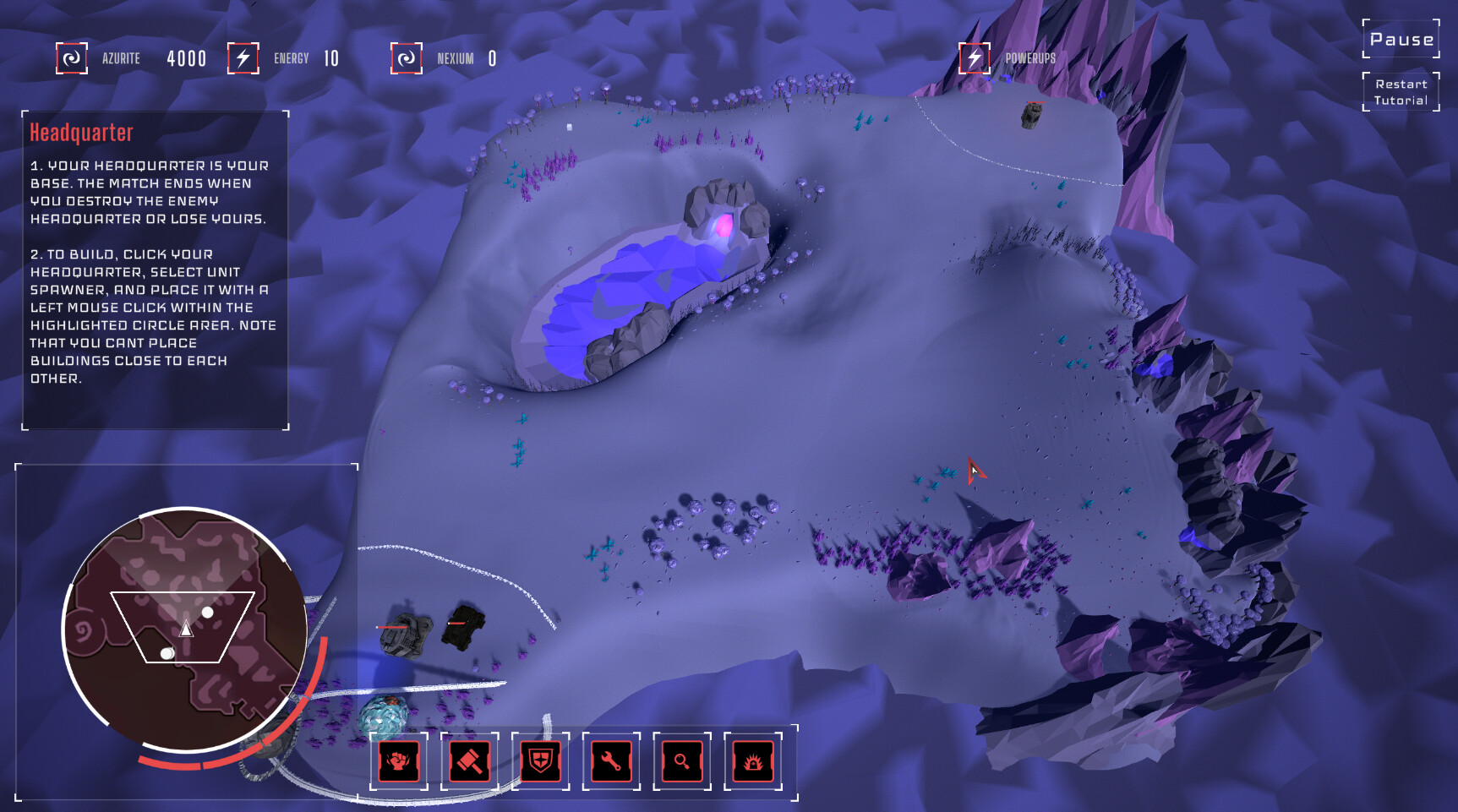Click the Restart Tutorial button
This screenshot has width=1458, height=812.
[x=1400, y=91]
